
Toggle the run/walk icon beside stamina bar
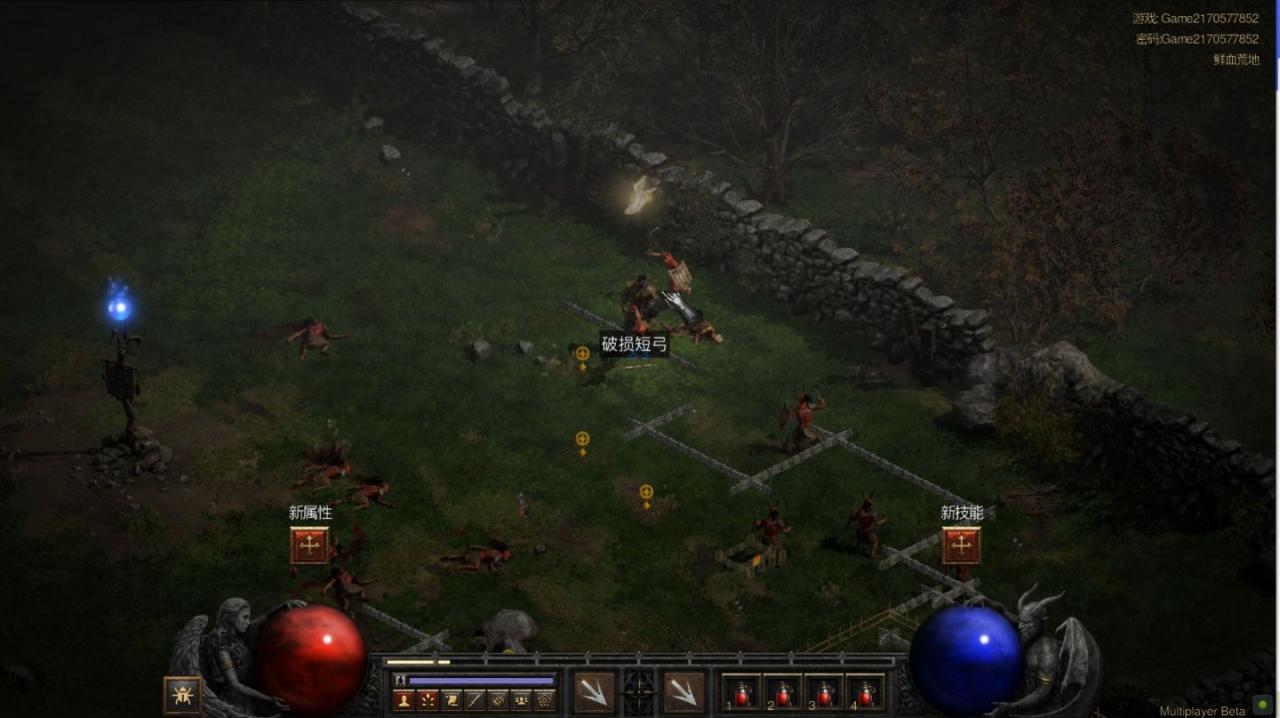[400, 680]
